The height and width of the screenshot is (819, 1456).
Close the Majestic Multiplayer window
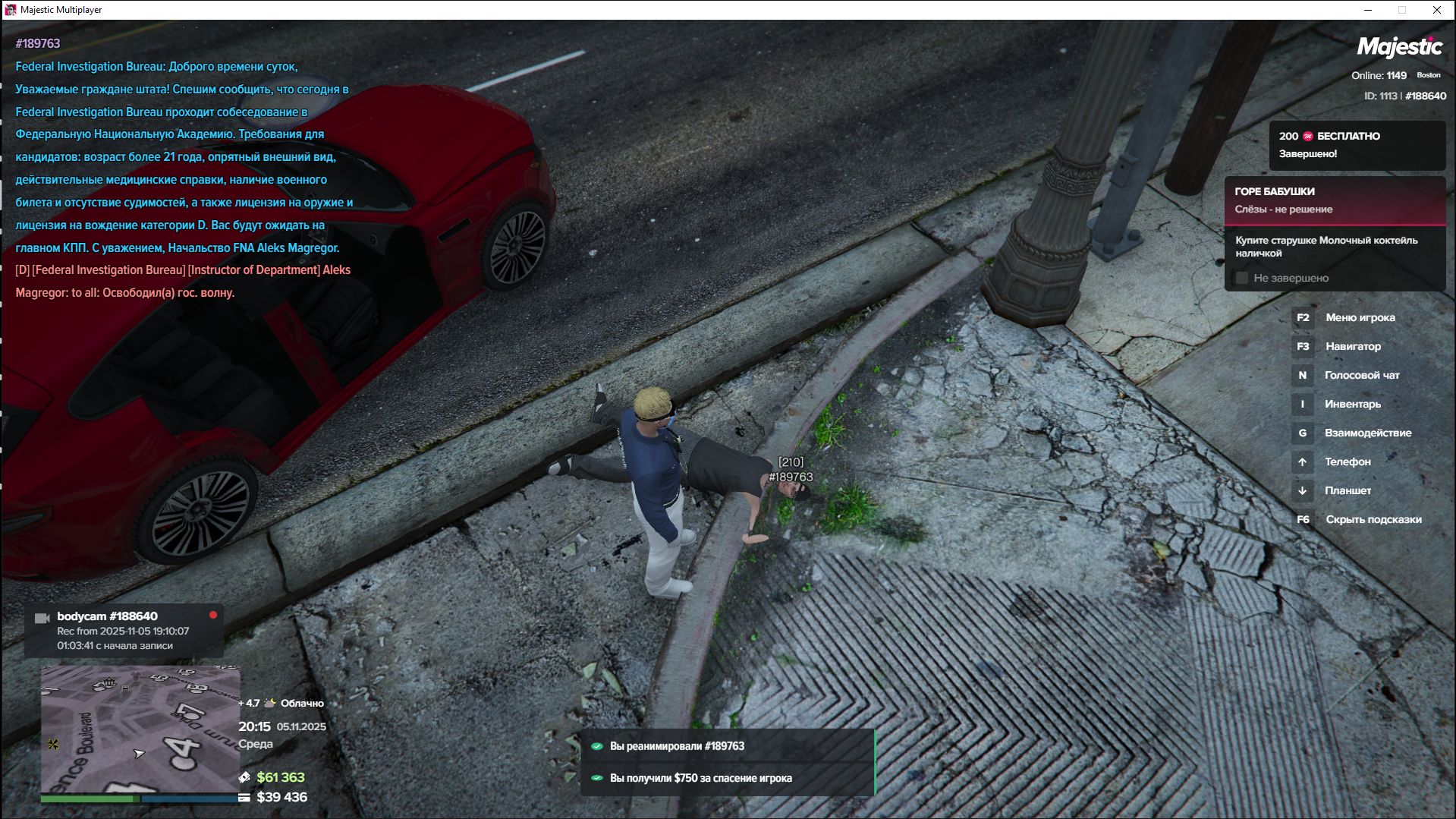point(1436,10)
